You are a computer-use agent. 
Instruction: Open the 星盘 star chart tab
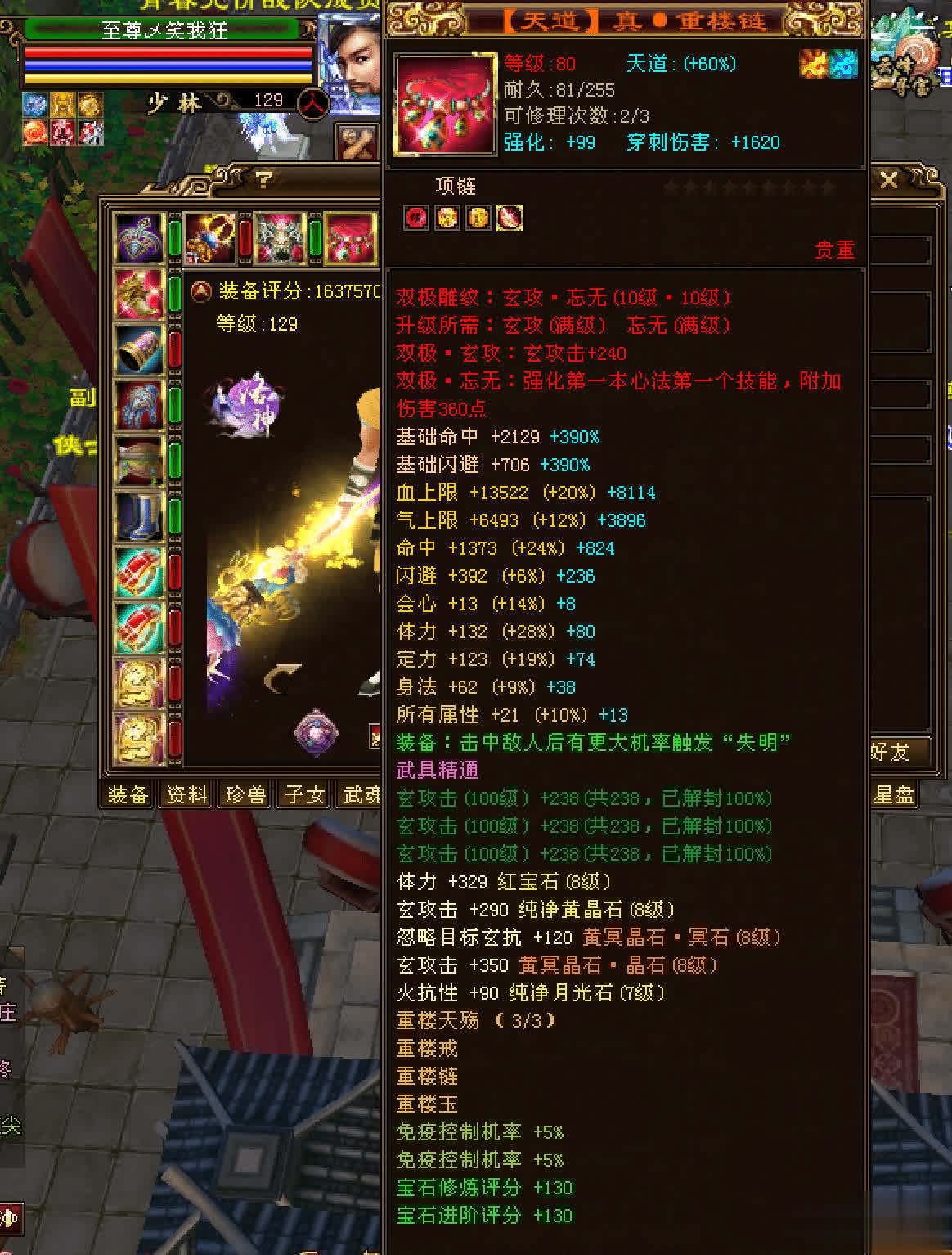[x=894, y=794]
